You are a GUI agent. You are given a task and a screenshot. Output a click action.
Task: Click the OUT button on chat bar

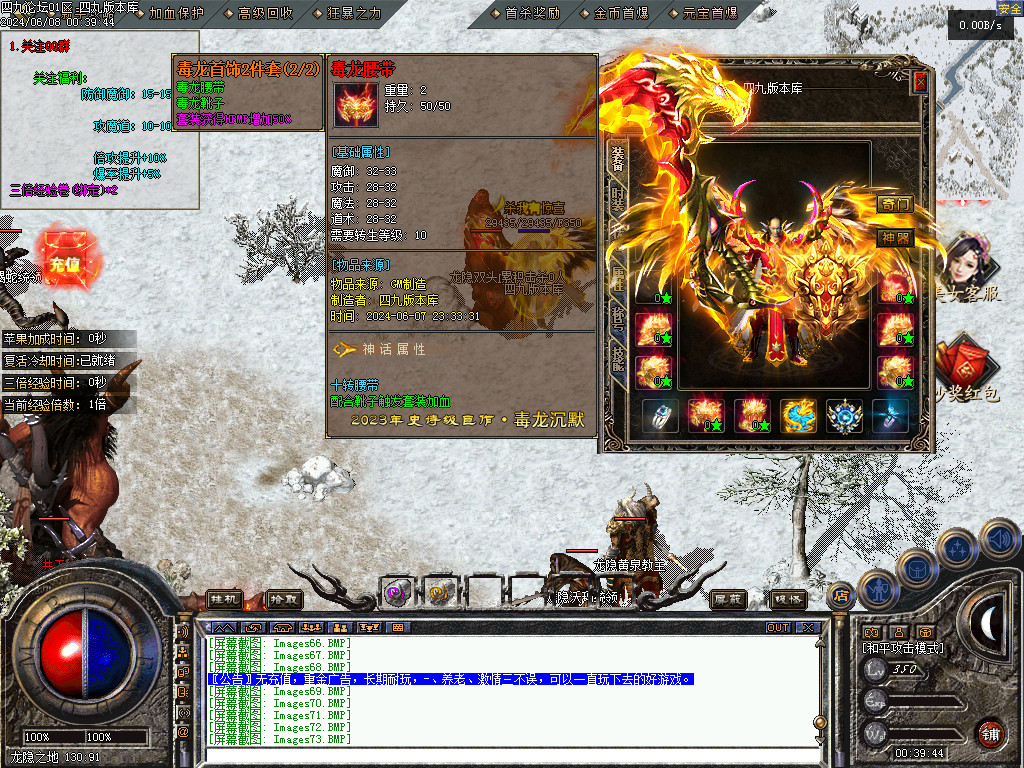(x=778, y=628)
